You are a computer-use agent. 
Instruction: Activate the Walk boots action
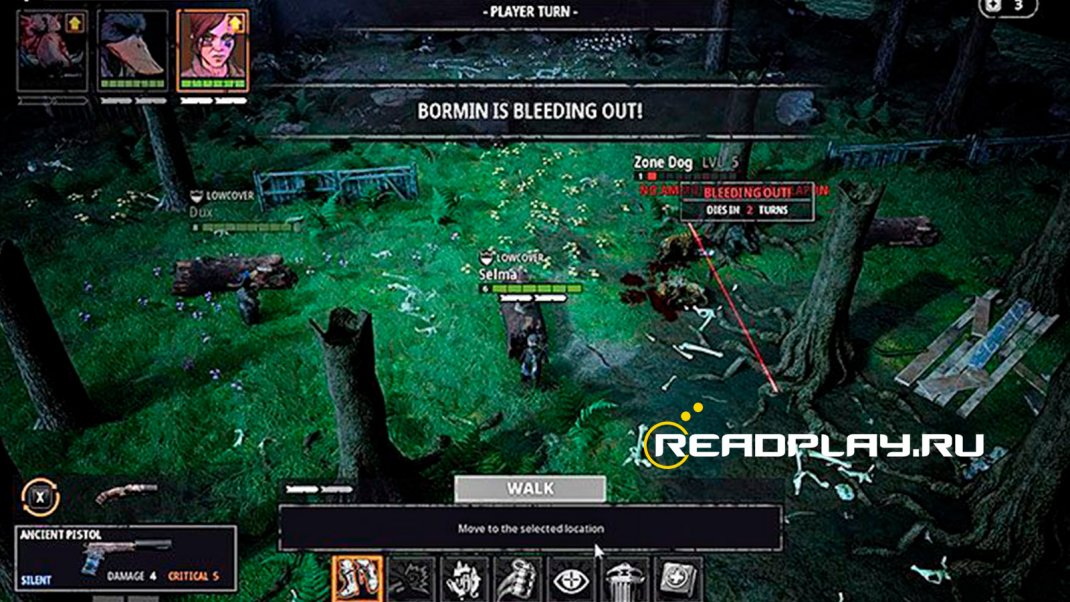(x=357, y=579)
